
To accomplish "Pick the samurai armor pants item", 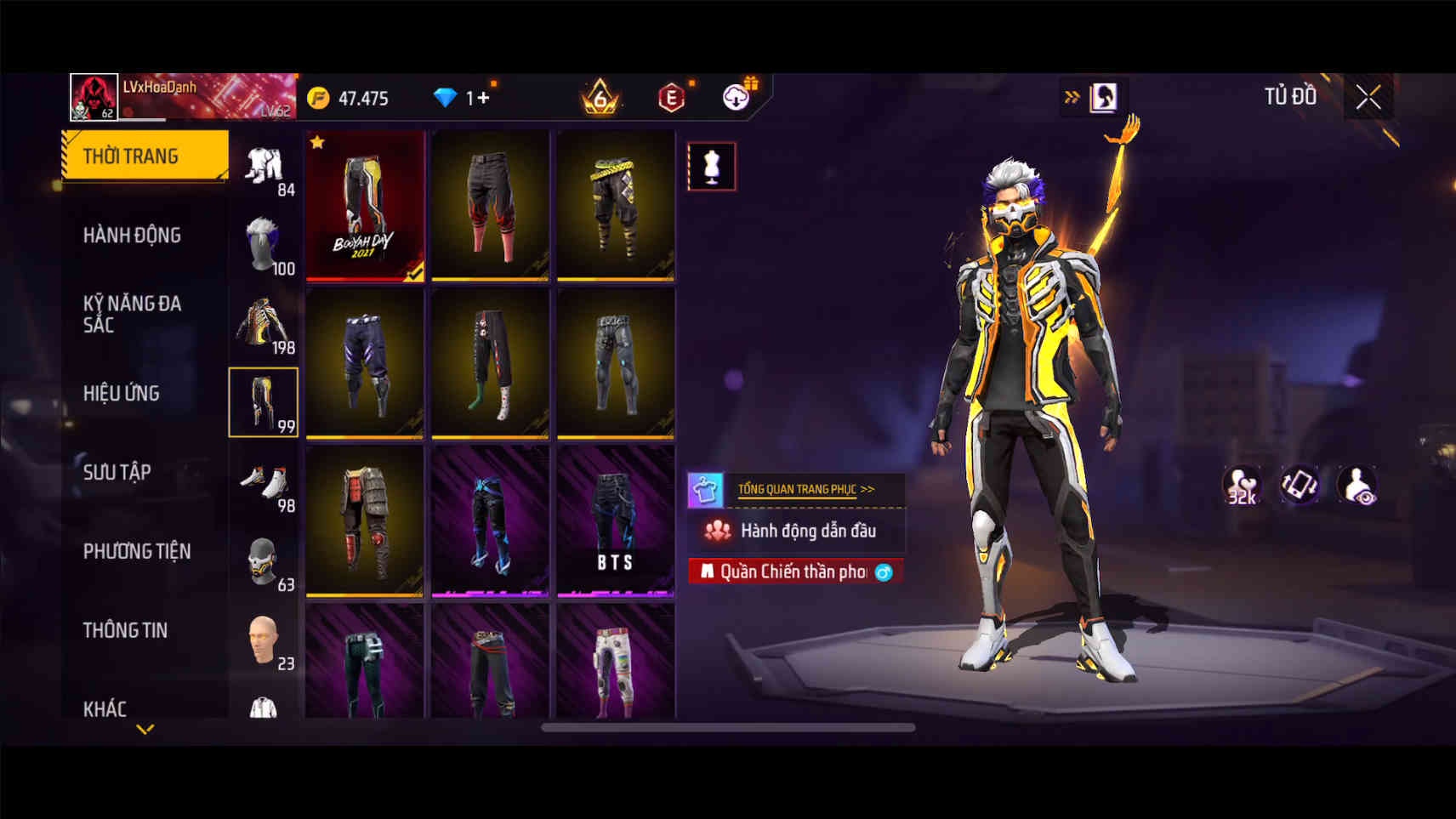I will [x=365, y=521].
